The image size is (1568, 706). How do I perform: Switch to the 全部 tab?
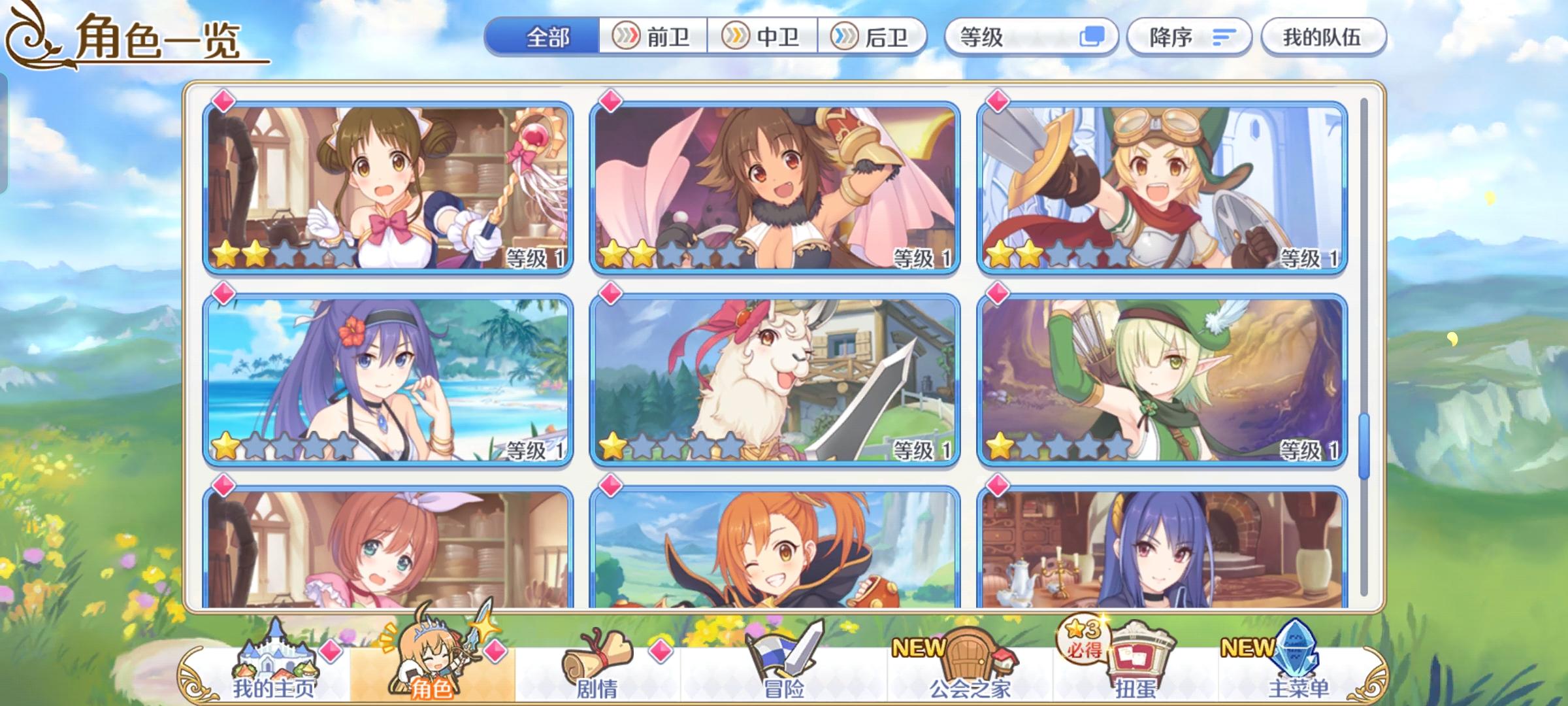point(547,37)
